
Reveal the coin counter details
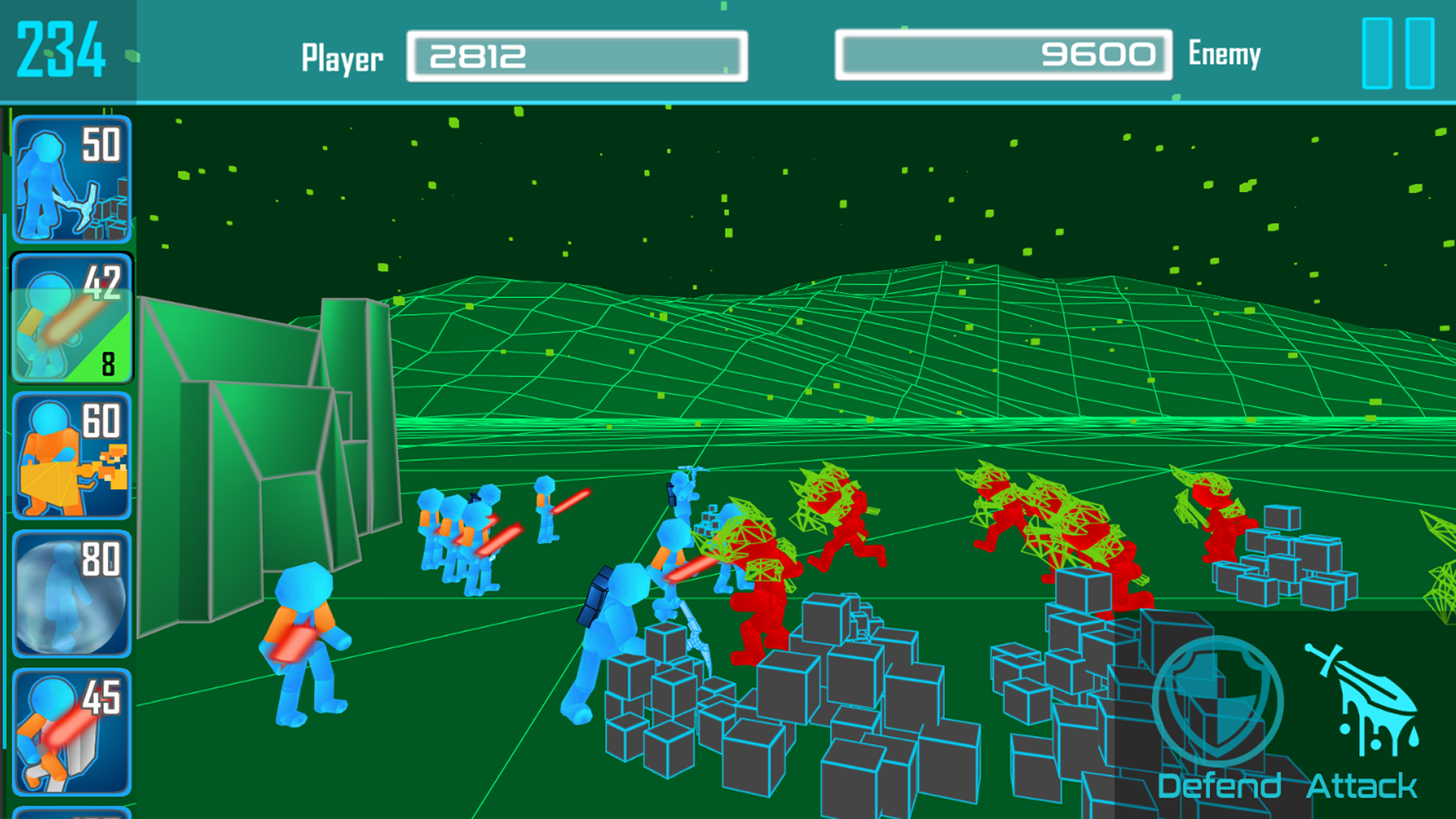pyautogui.click(x=61, y=49)
